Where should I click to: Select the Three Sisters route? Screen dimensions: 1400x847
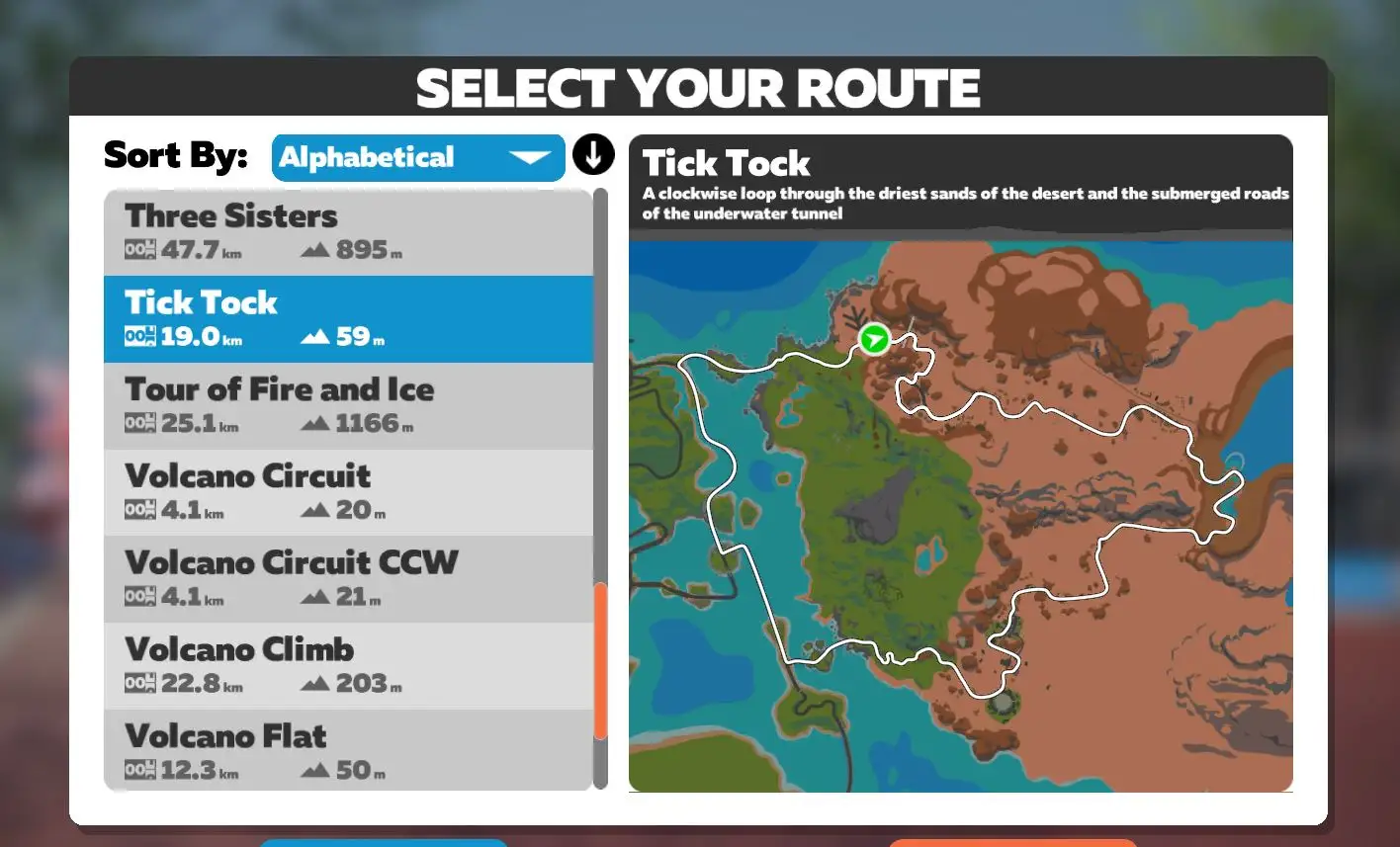348,232
